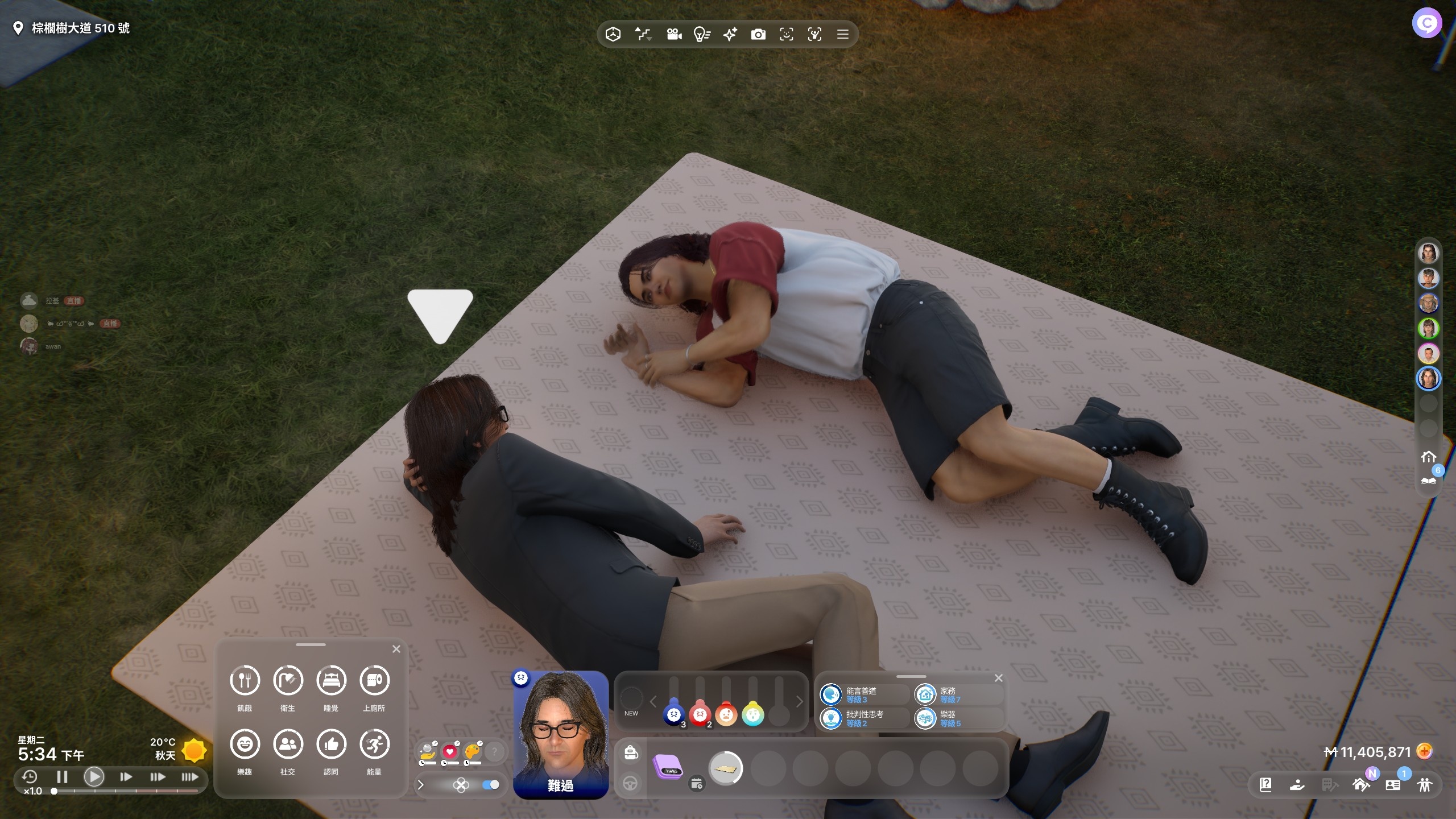Choose the social need icon
The width and height of the screenshot is (1456, 819).
[288, 744]
